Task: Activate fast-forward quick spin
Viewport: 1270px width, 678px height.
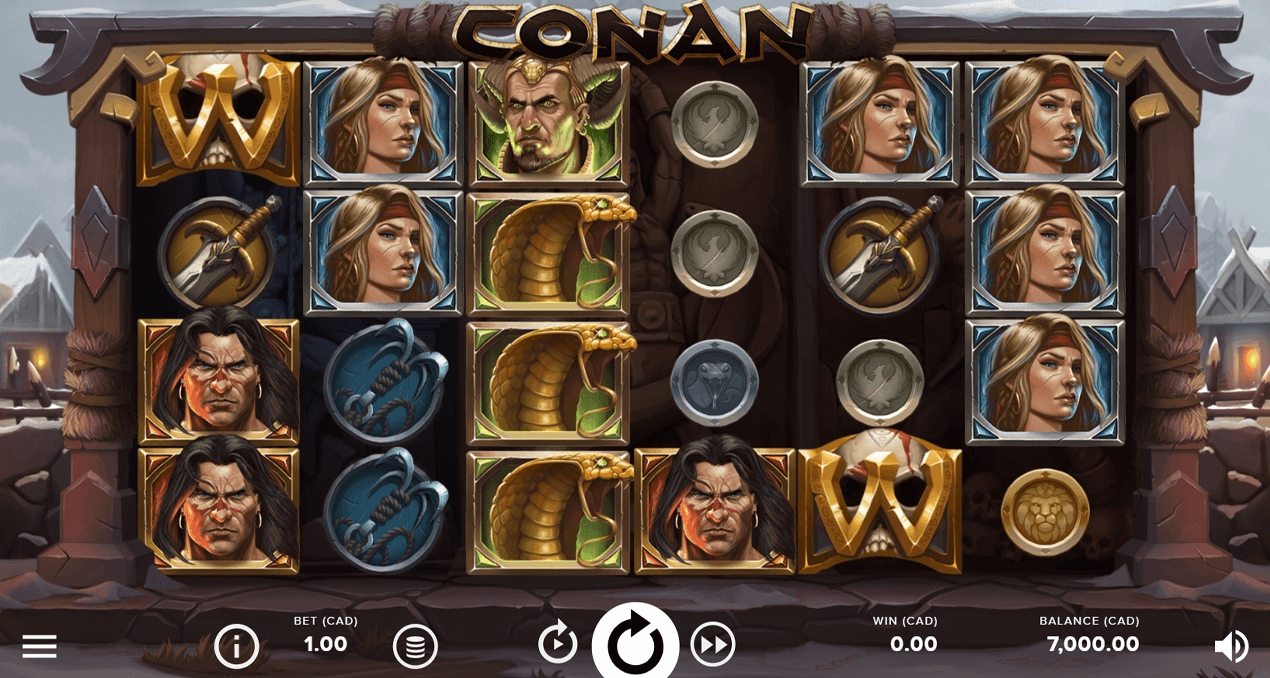Action: tap(713, 644)
